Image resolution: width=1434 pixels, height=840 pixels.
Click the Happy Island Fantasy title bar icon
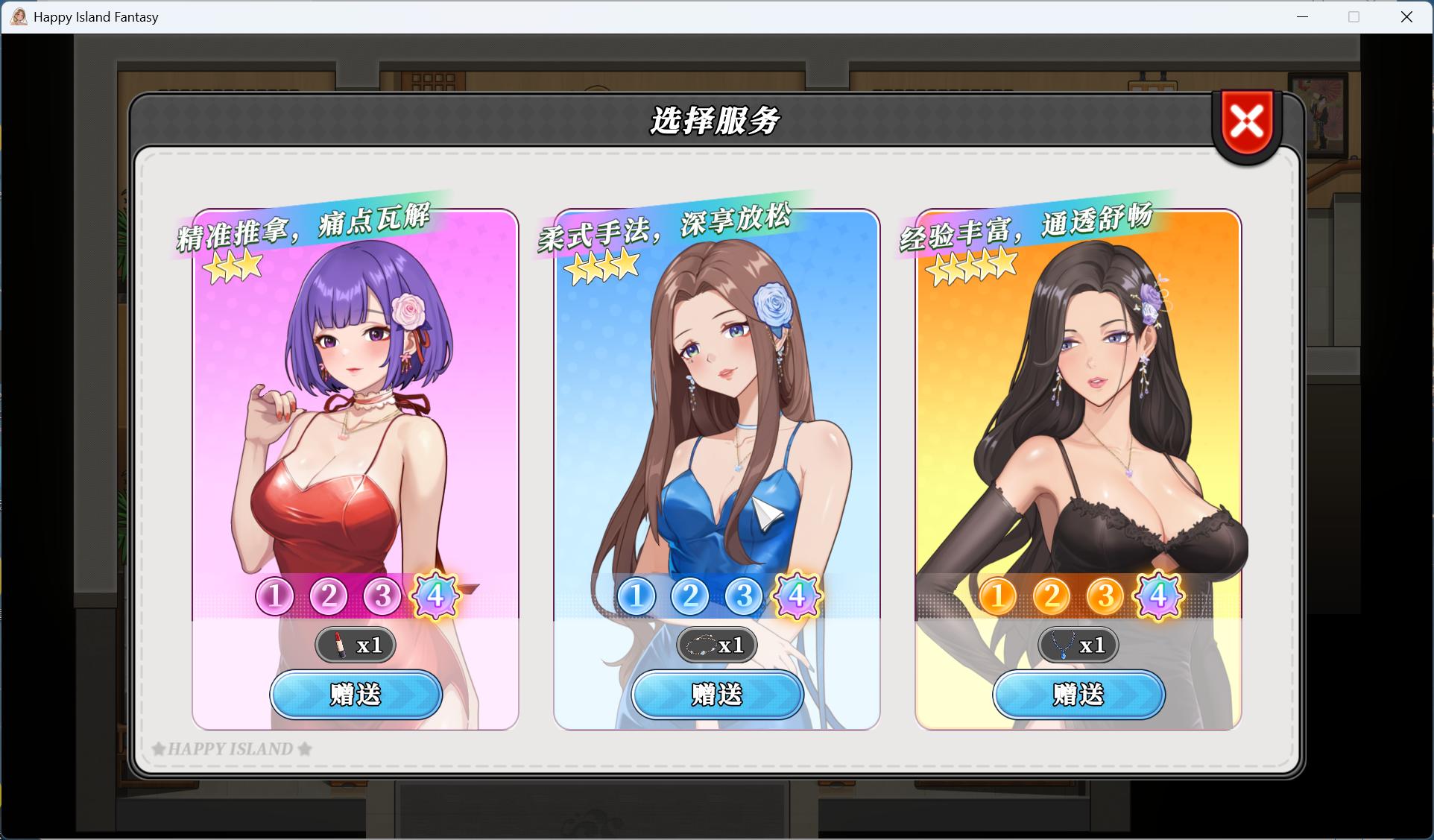pyautogui.click(x=19, y=16)
